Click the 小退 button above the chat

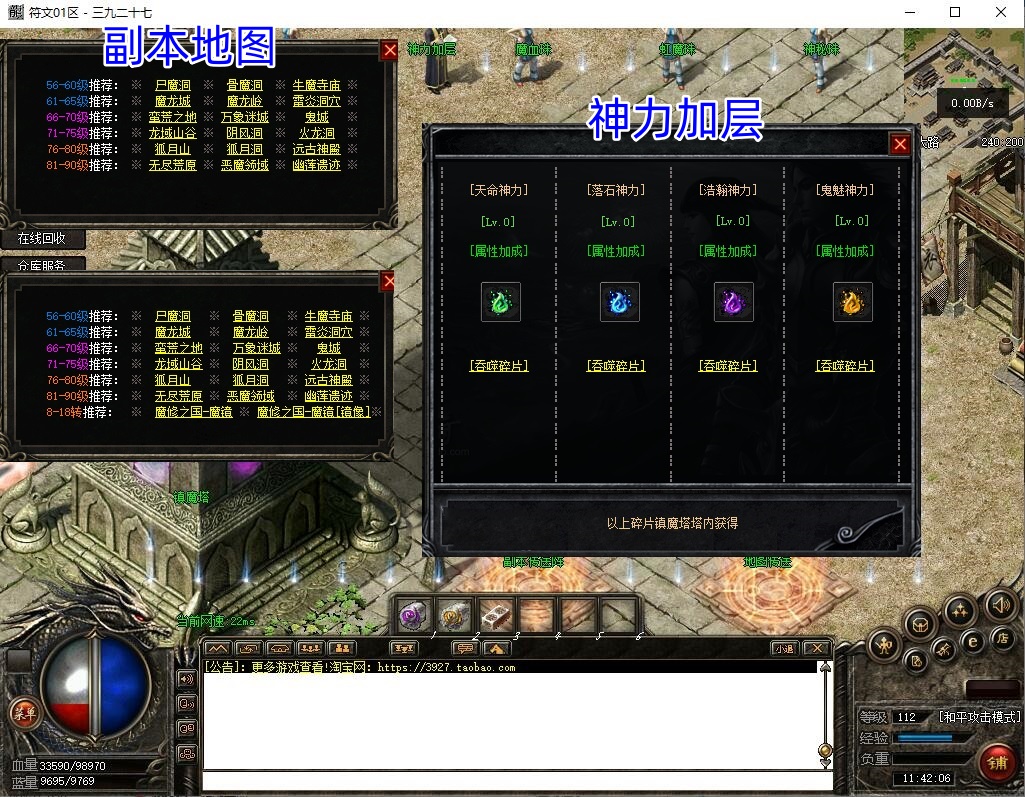click(784, 648)
